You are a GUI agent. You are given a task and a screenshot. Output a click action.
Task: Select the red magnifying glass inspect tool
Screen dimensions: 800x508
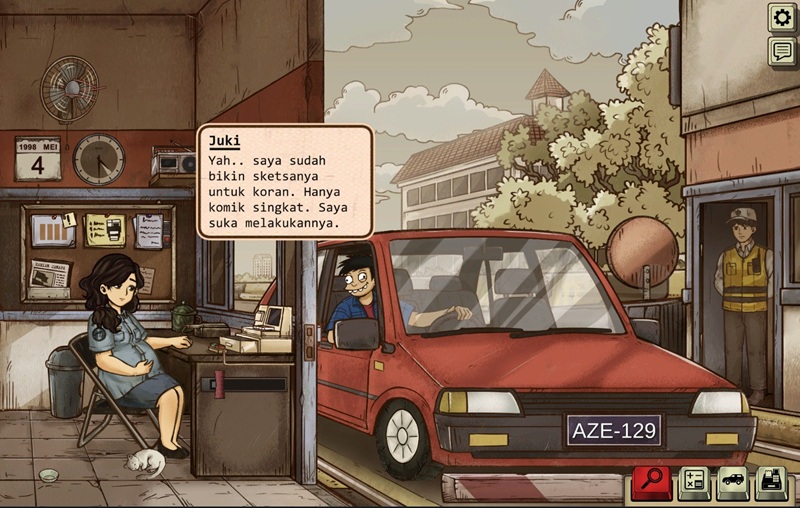click(651, 483)
